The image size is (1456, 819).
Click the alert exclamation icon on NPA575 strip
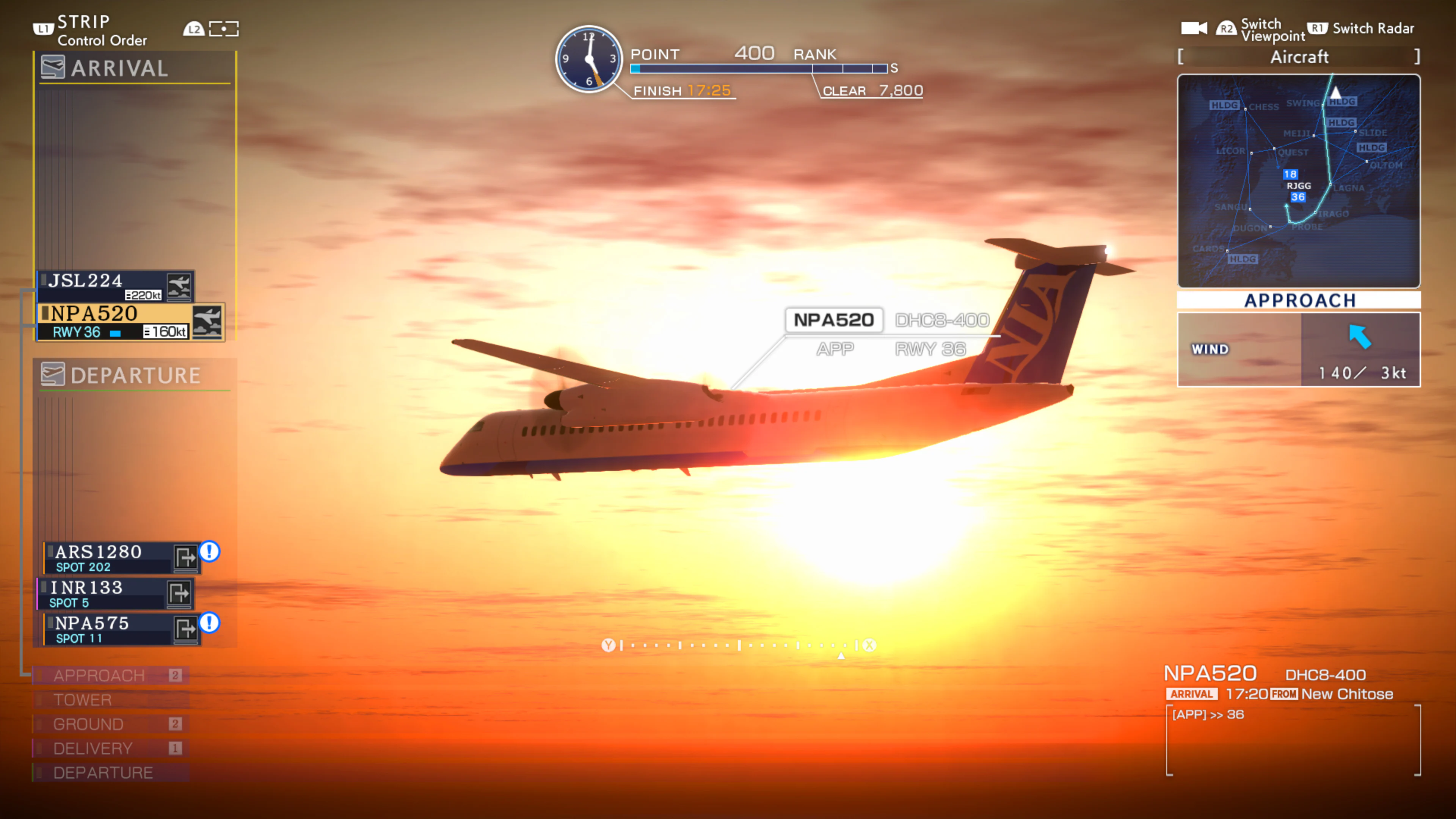point(209,624)
